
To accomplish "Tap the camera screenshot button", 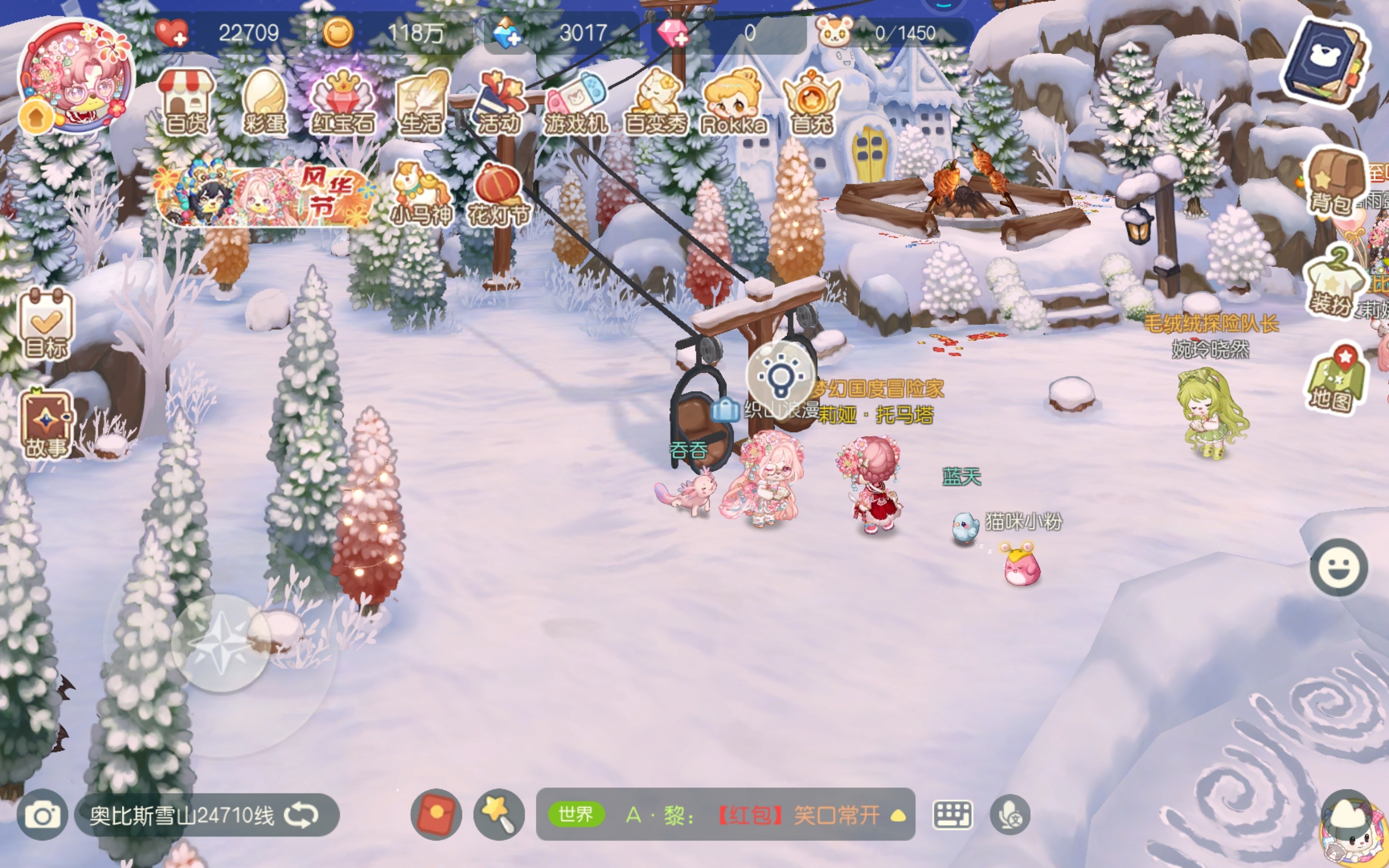I will click(42, 815).
